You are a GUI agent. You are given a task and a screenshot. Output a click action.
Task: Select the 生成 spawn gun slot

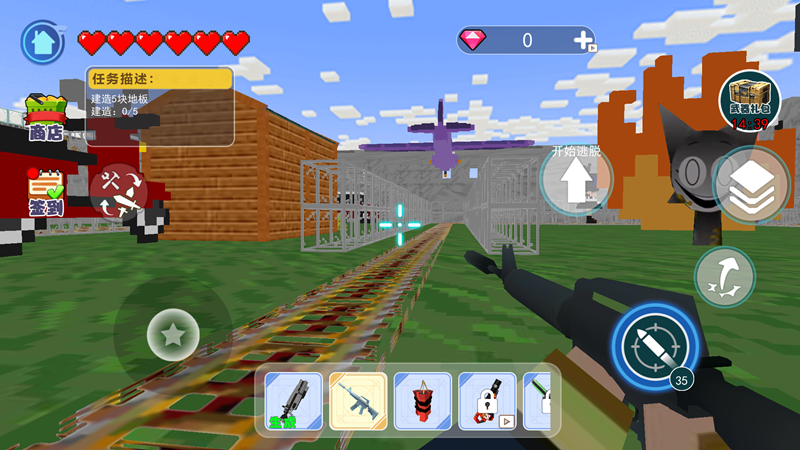click(294, 402)
